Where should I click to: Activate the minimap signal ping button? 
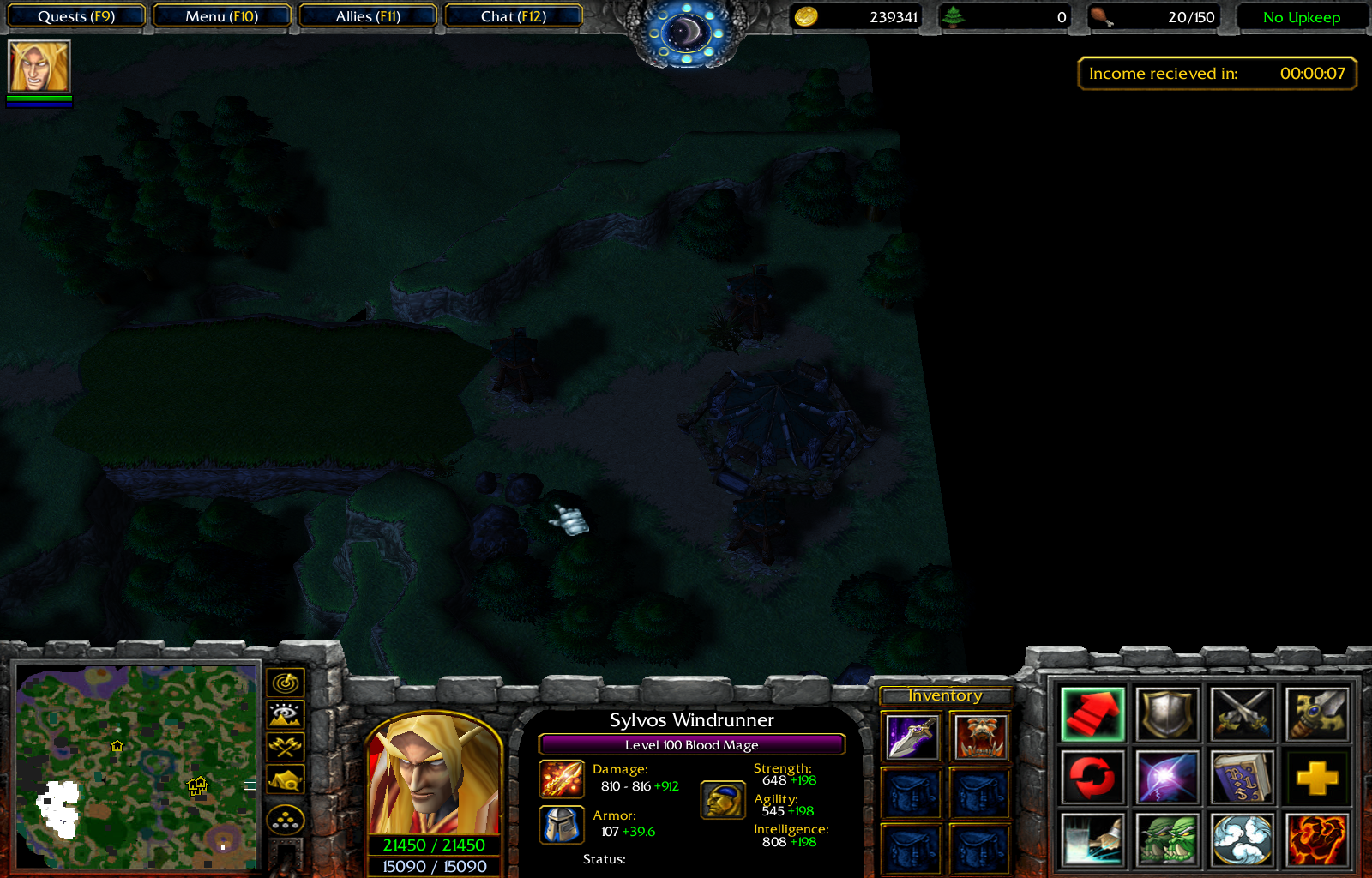pos(286,683)
